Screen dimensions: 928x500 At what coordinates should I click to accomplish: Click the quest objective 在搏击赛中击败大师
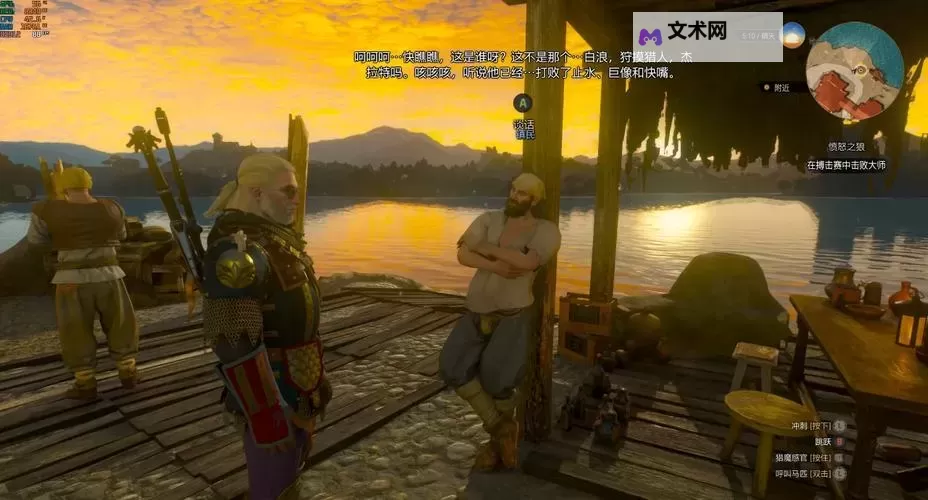(845, 165)
